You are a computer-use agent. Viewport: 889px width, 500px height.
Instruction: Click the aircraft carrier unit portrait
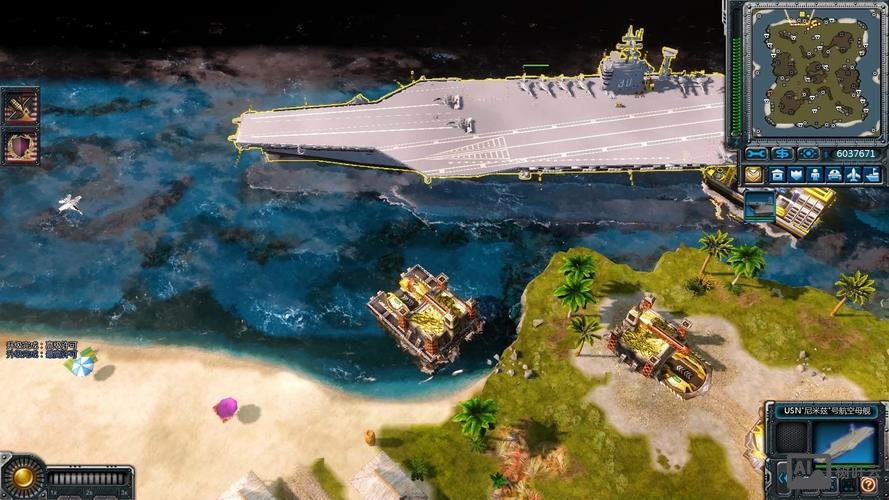(x=845, y=442)
